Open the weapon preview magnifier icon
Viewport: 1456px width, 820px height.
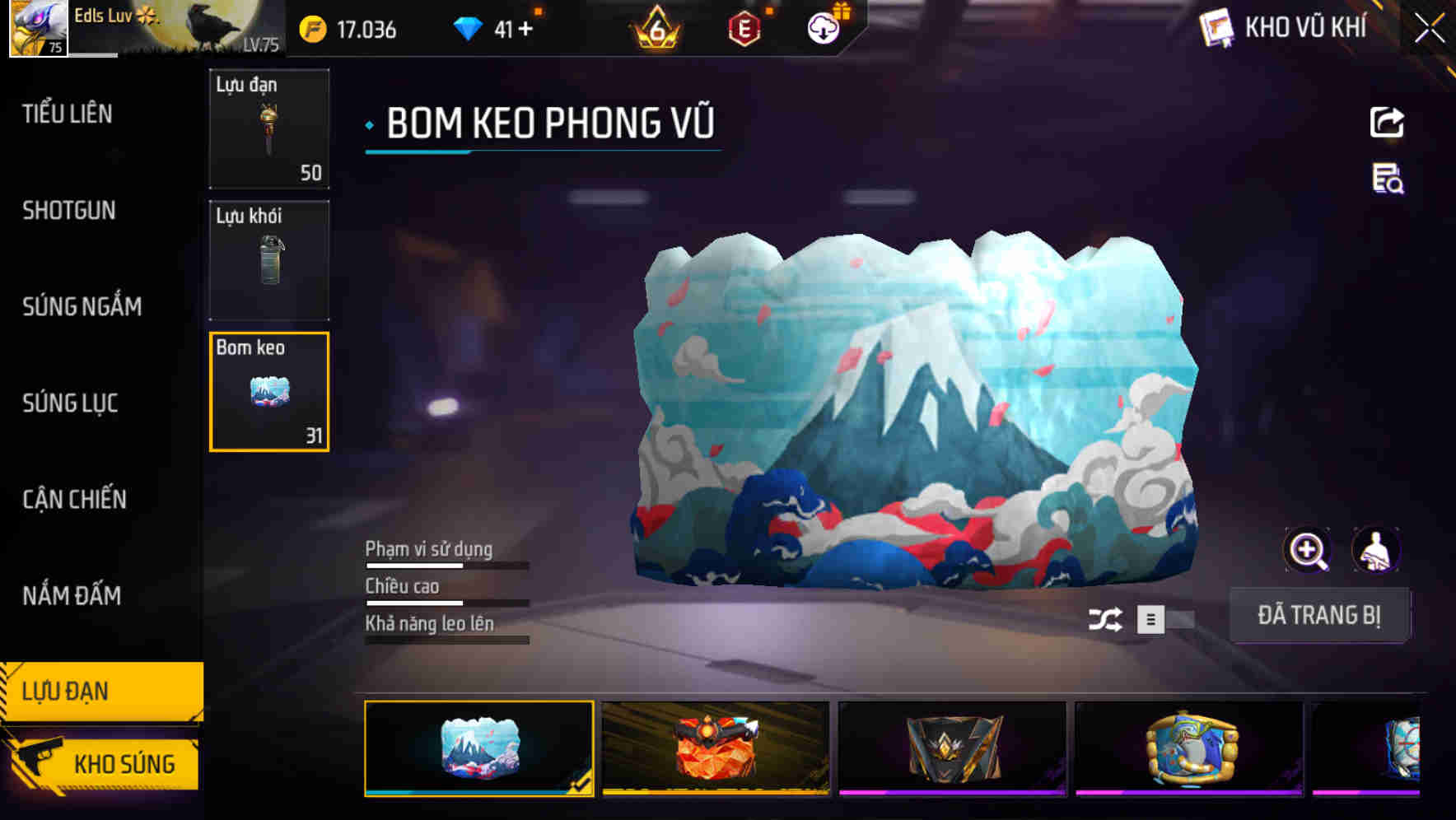1308,550
